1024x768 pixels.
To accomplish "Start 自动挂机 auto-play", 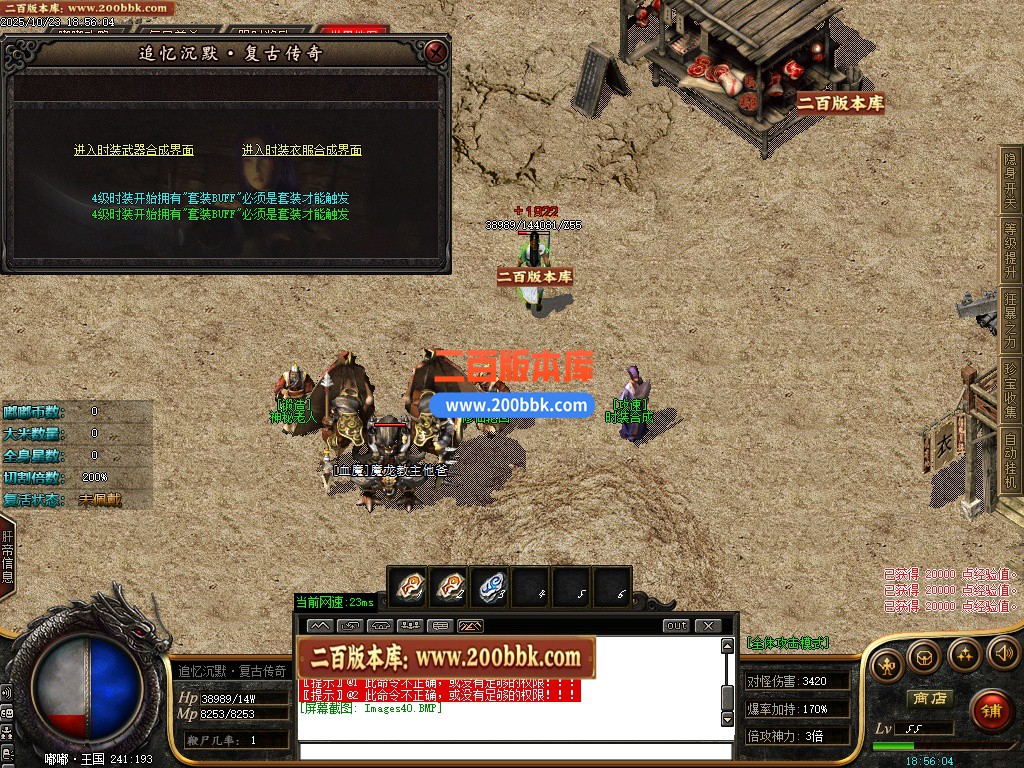I will point(1010,460).
